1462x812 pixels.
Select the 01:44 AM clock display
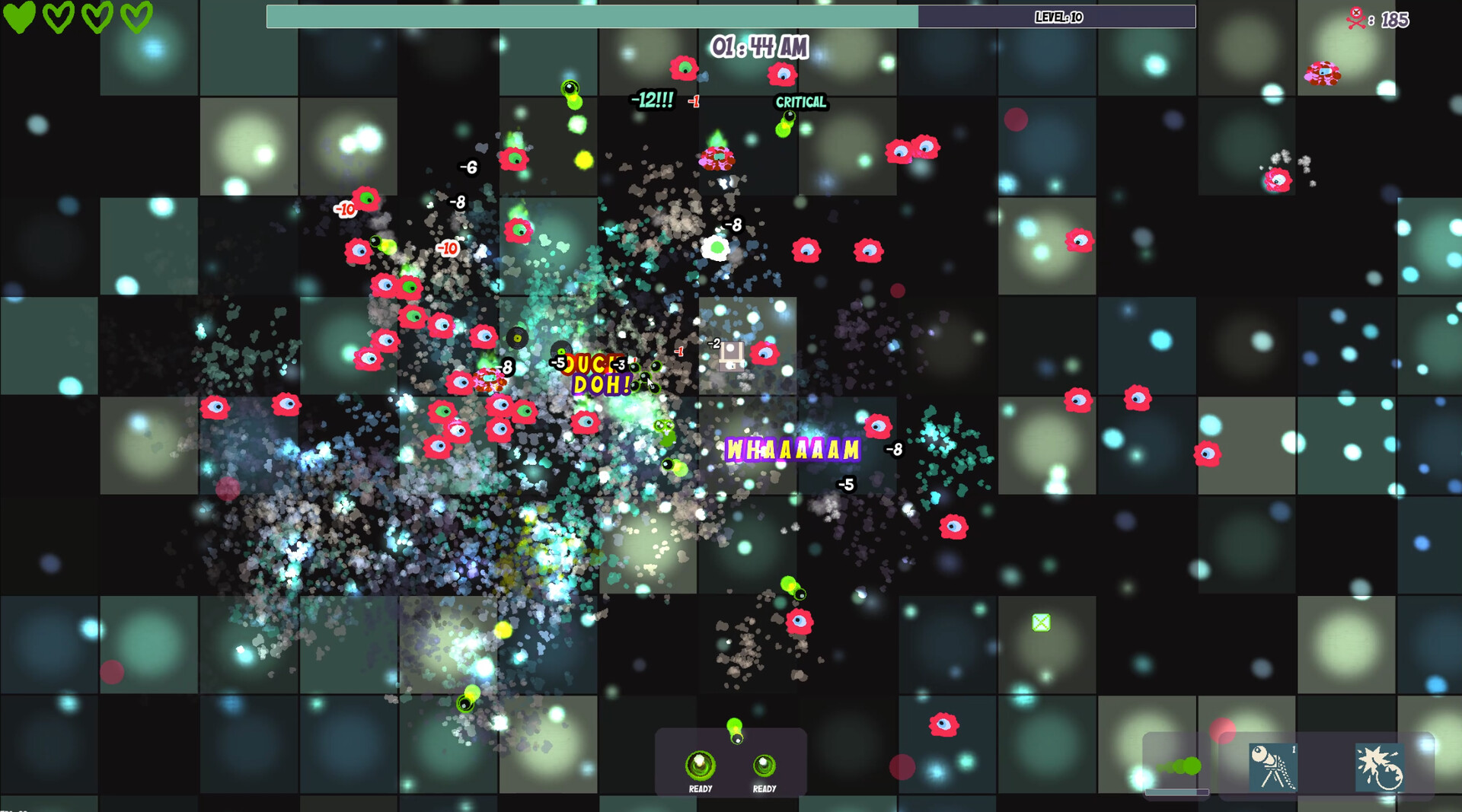click(760, 46)
